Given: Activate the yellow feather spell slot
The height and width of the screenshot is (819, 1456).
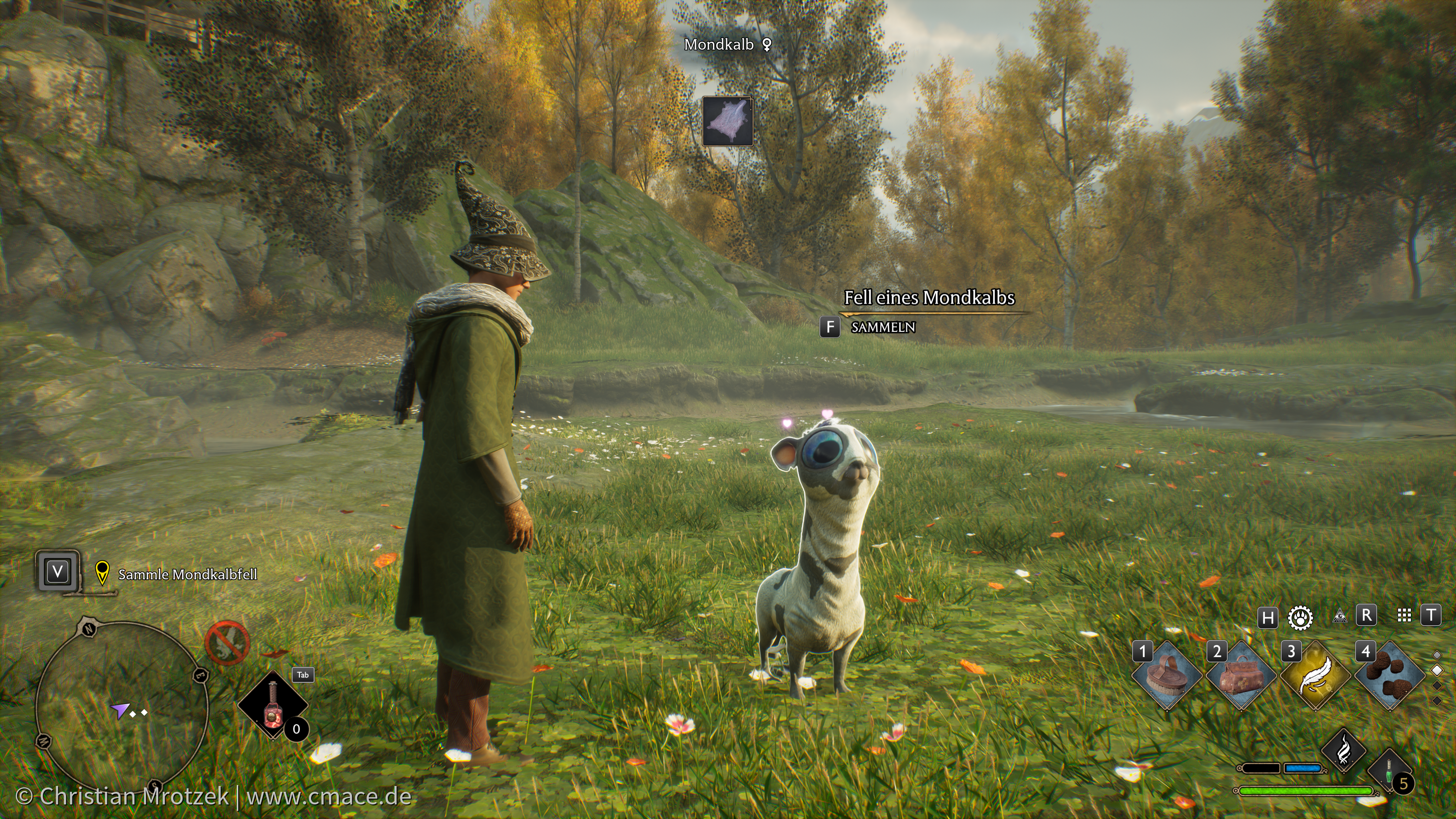Looking at the screenshot, I should click(x=1315, y=675).
